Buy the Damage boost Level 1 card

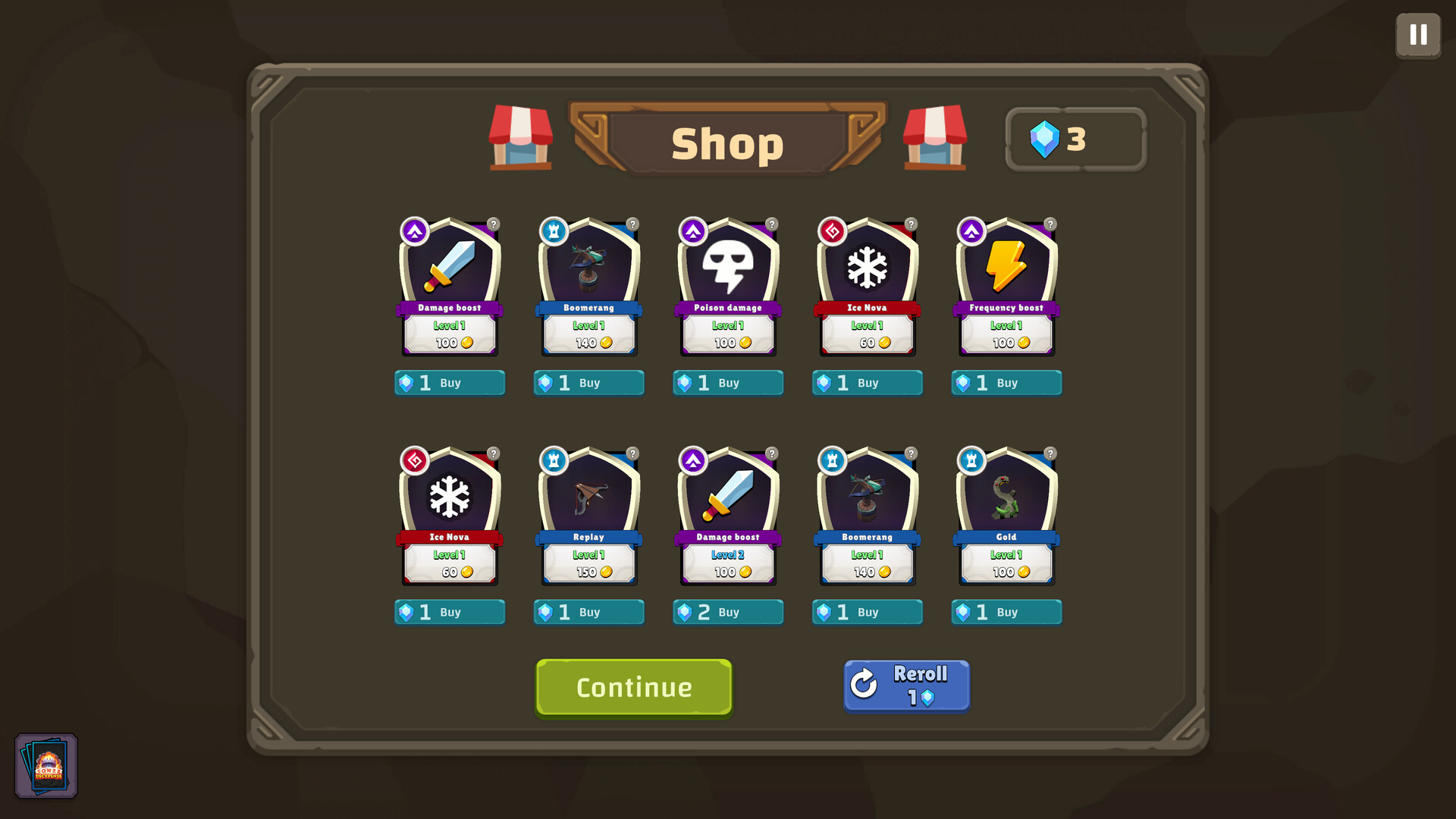pyautogui.click(x=450, y=383)
